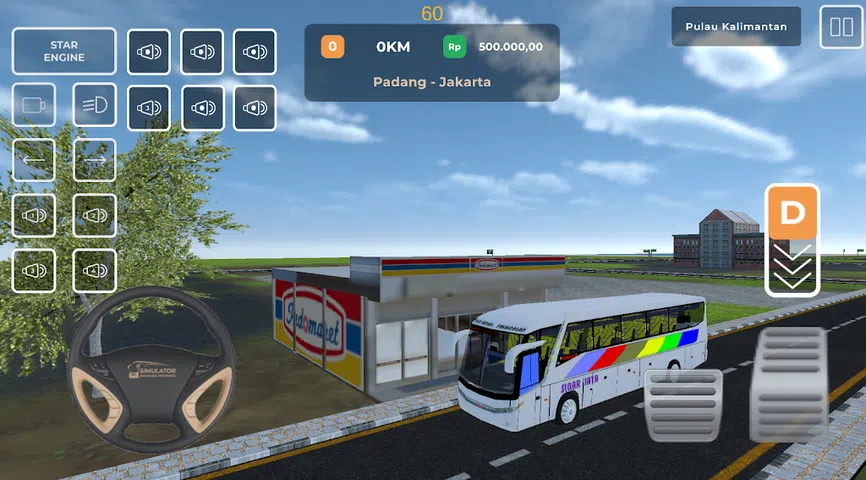Activate the left turn signal arrow

point(34,160)
